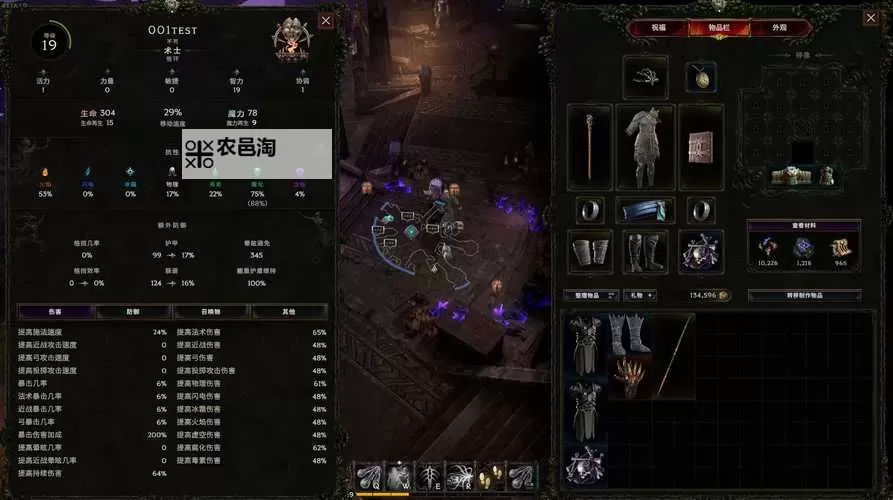Click the equipped body armor slot
Screen dimensions: 893x500
pos(645,146)
